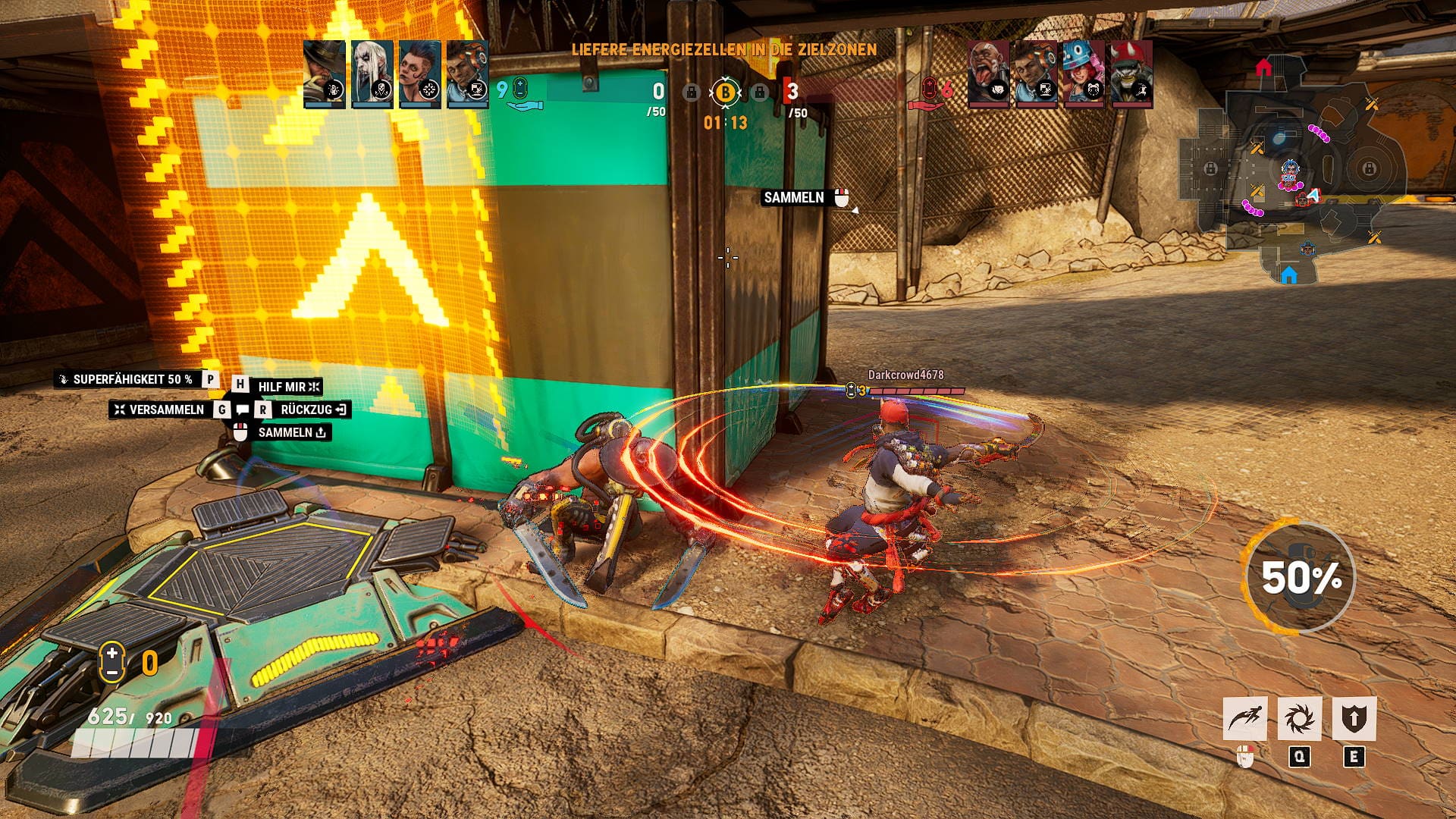This screenshot has height=819, width=1456.
Task: Click the bald enemy portrait with tongue out
Action: 988,74
